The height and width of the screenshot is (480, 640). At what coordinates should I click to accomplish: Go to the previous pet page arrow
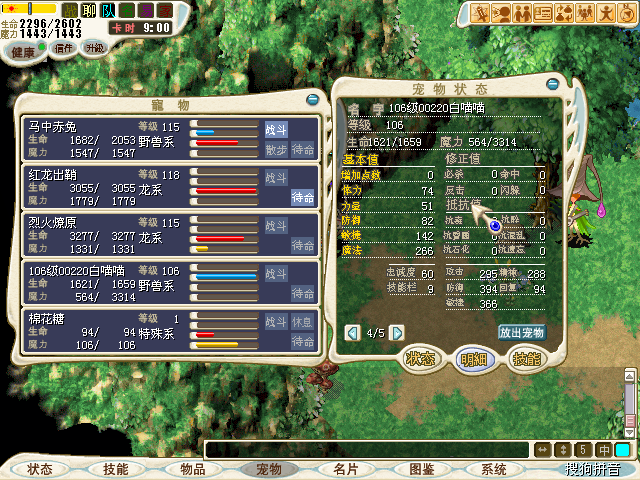pyautogui.click(x=352, y=332)
